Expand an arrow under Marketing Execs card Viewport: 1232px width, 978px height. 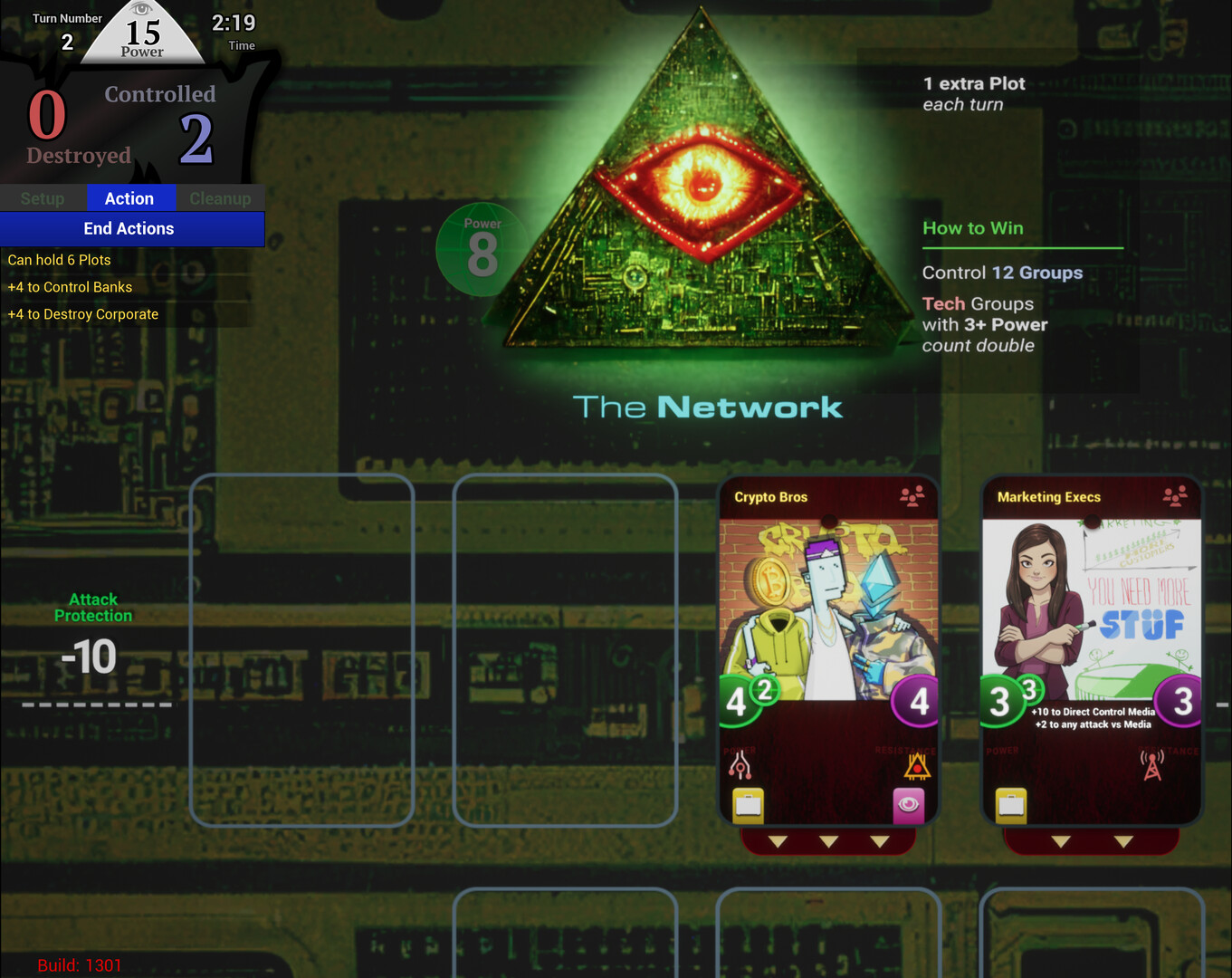click(1061, 840)
